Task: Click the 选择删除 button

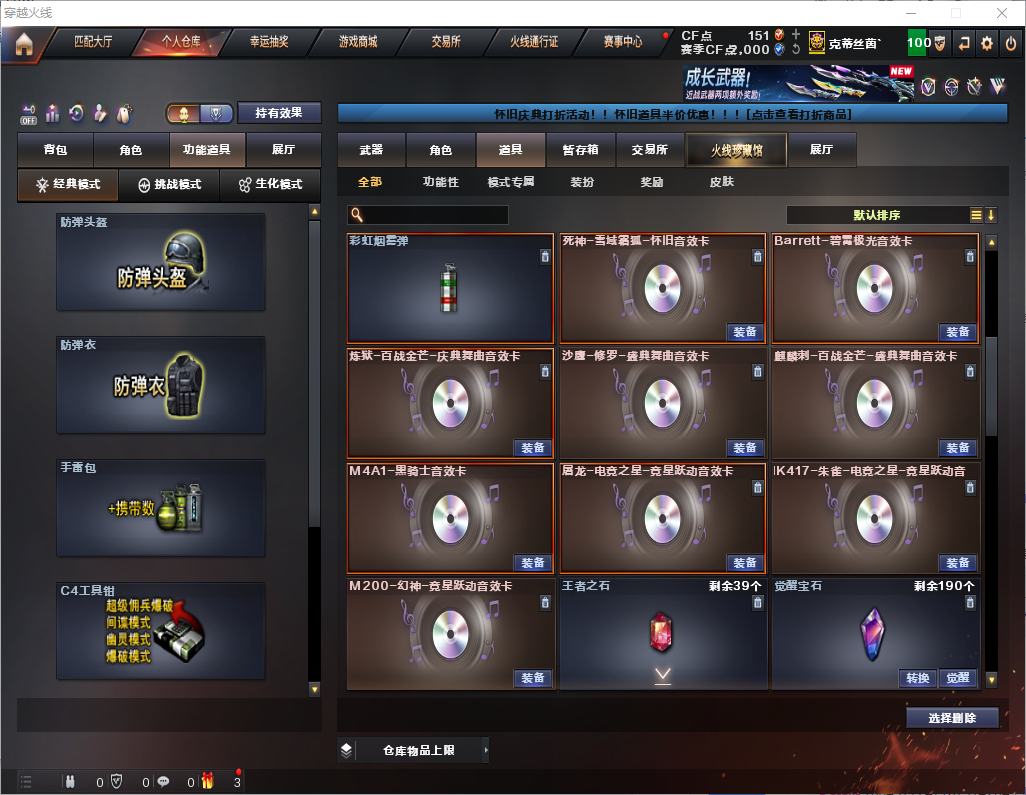Action: tap(952, 718)
